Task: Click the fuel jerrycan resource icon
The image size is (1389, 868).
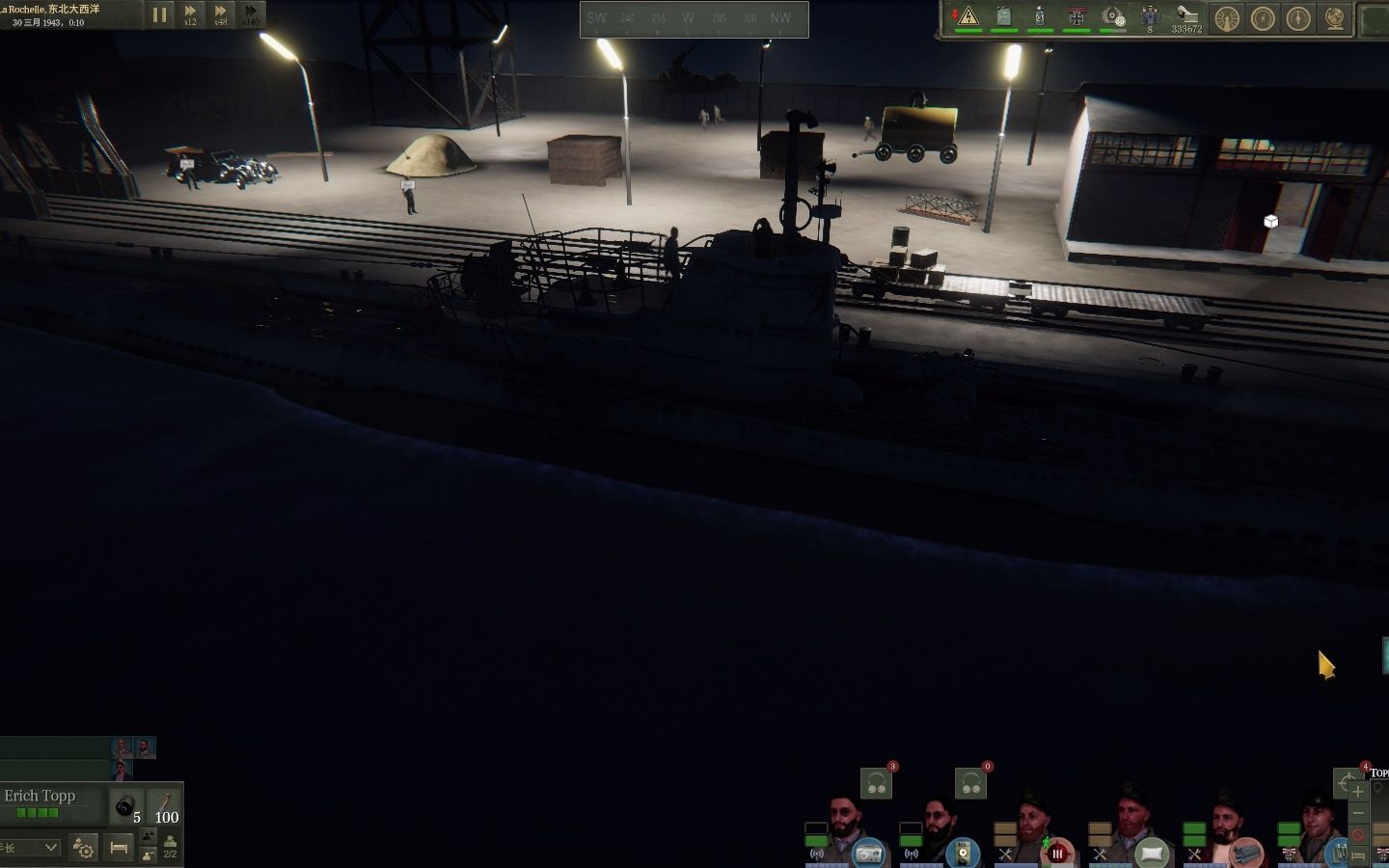Action: tap(1004, 16)
